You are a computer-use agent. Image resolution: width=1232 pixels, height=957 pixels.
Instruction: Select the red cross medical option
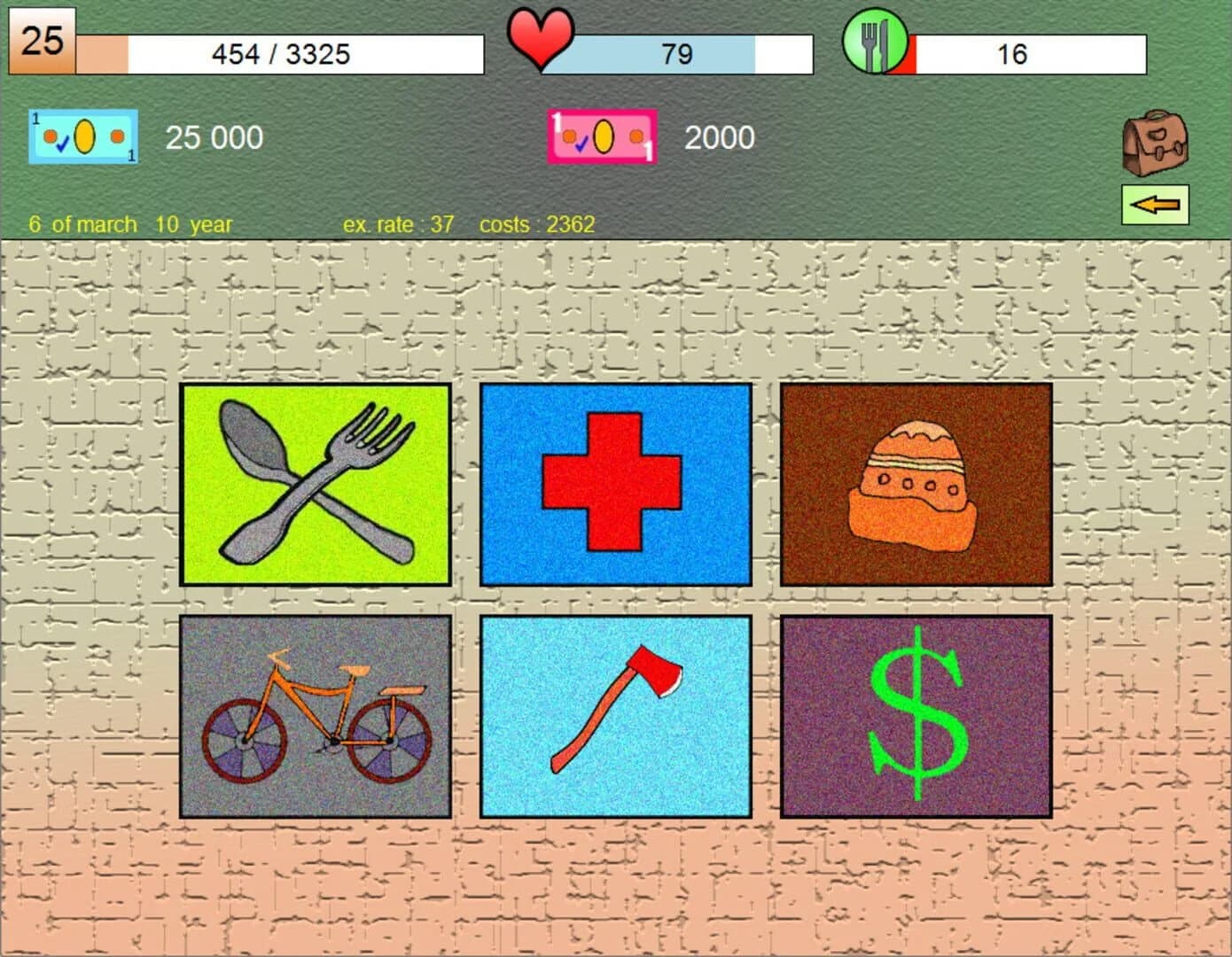pos(615,485)
